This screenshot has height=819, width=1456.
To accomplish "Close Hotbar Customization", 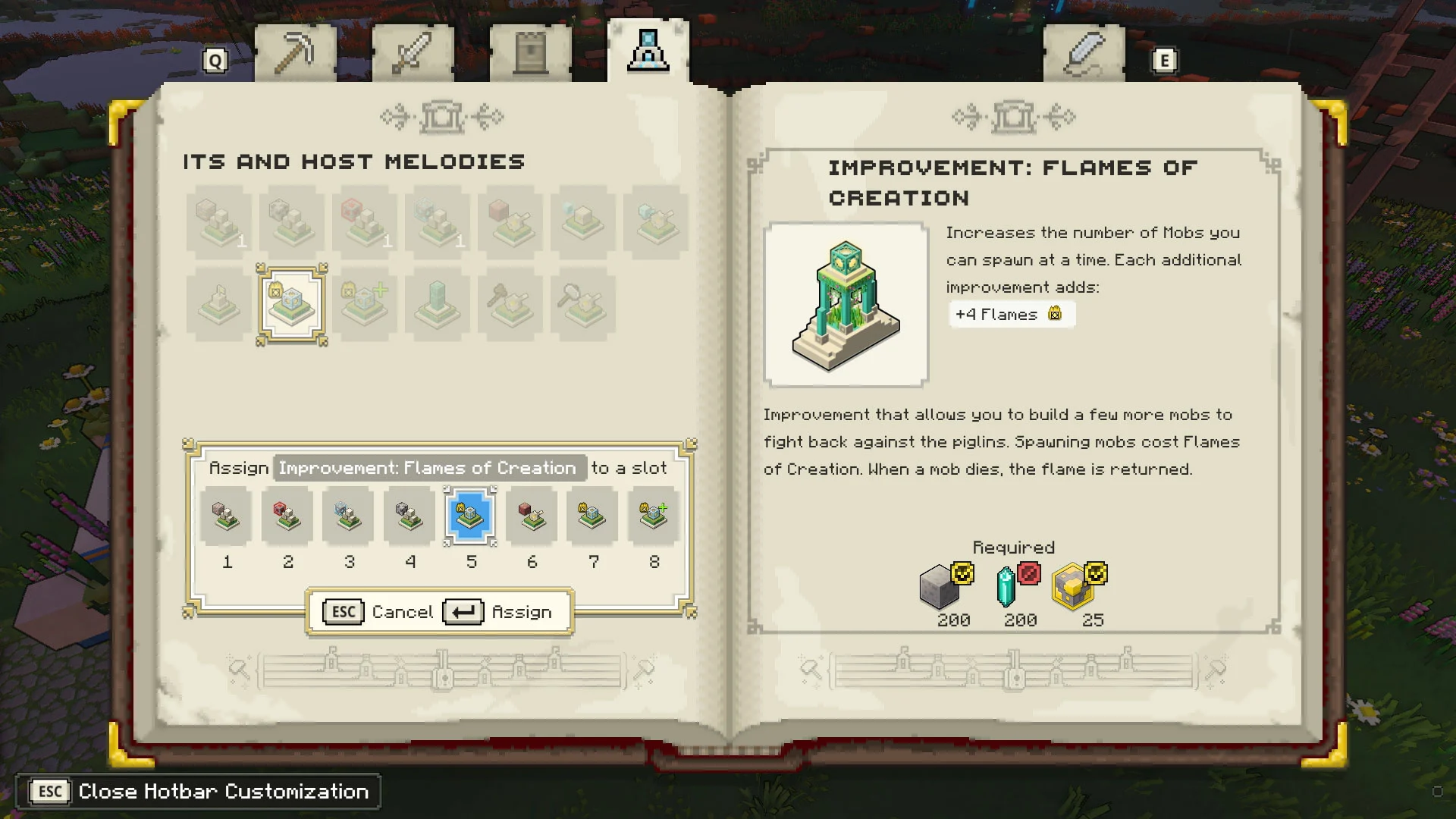I will (199, 792).
